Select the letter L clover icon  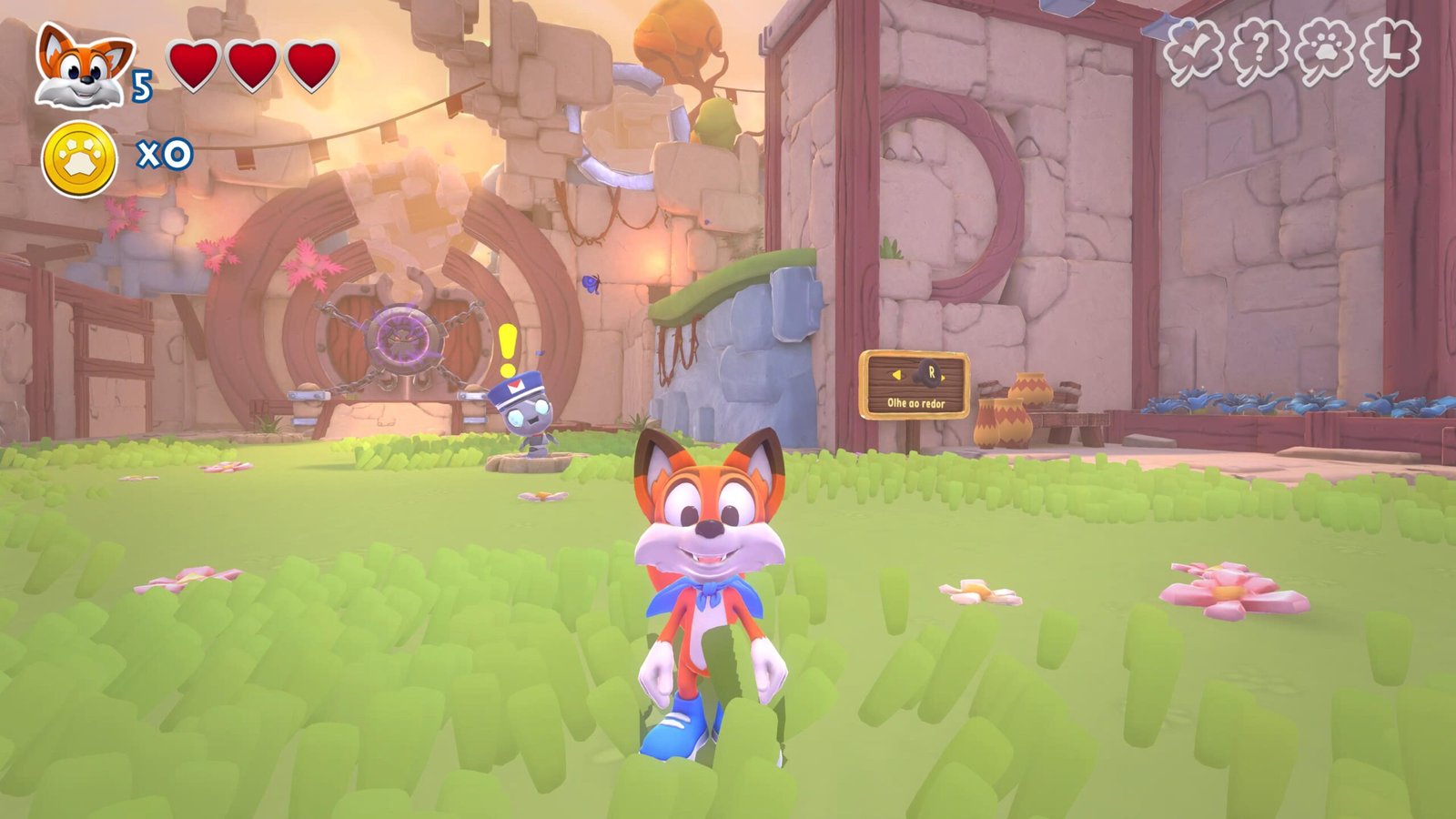(1390, 51)
